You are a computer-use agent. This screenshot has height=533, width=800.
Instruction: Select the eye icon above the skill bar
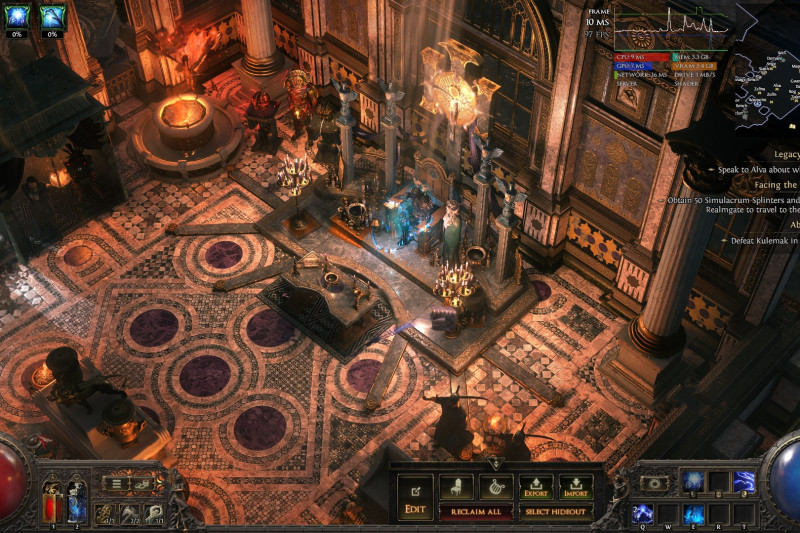[657, 483]
